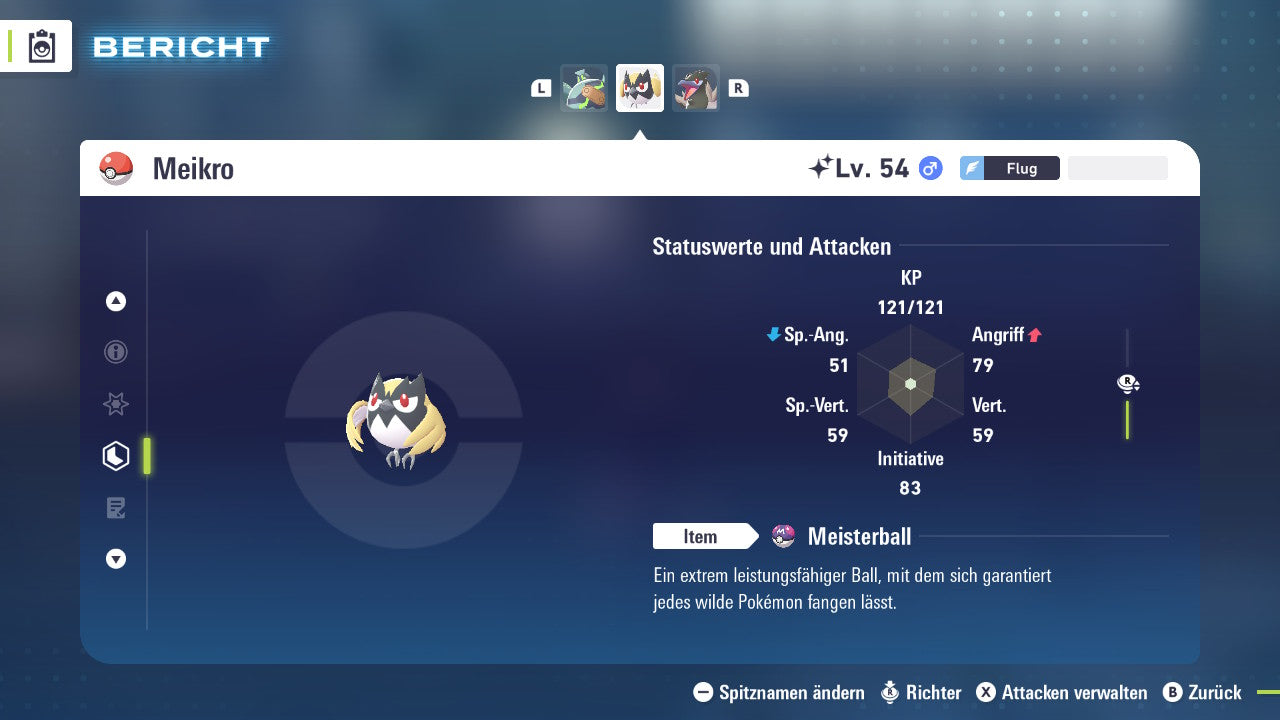Choose Spitznamen ändern to rename Meikro

point(778,692)
